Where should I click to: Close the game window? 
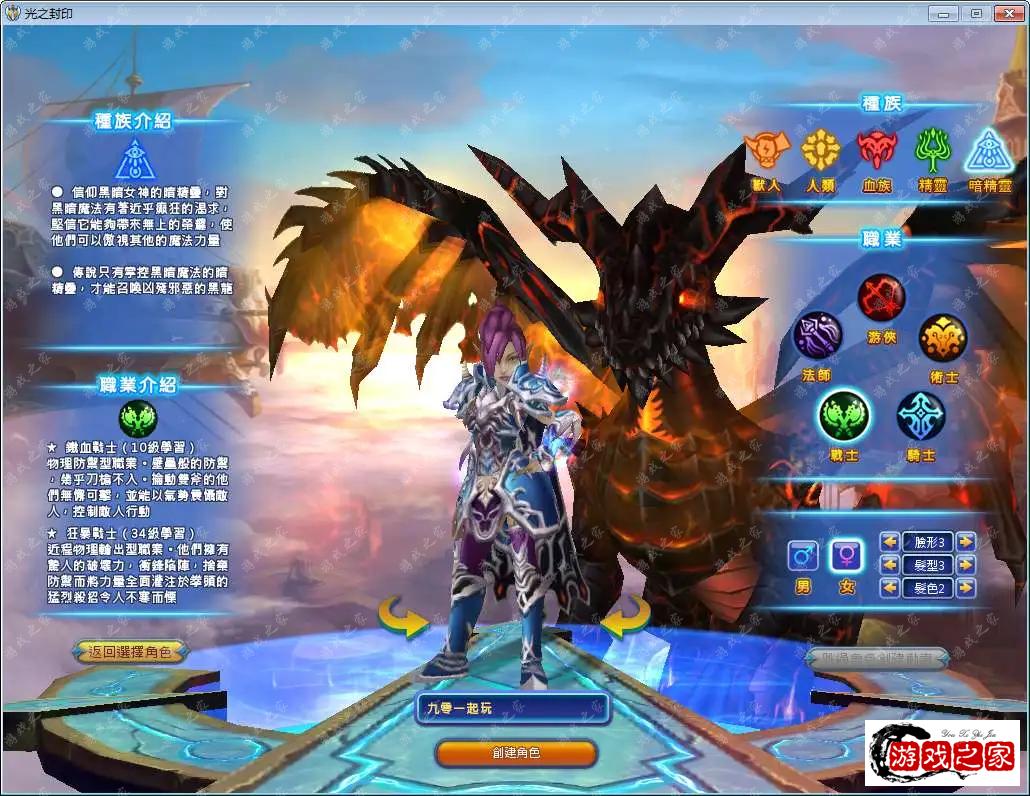[1004, 13]
